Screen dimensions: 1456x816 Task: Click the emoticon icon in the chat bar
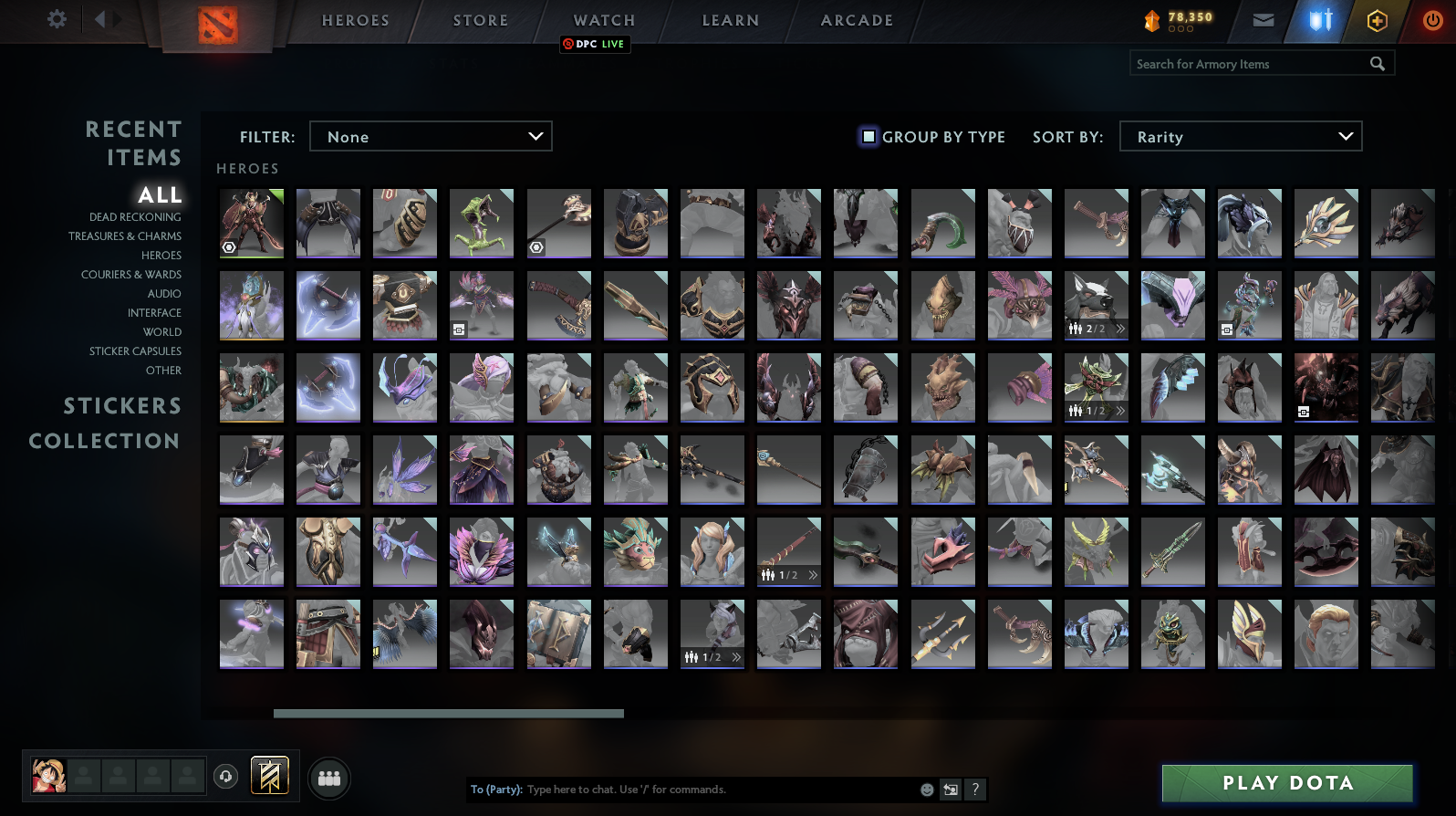coord(926,790)
